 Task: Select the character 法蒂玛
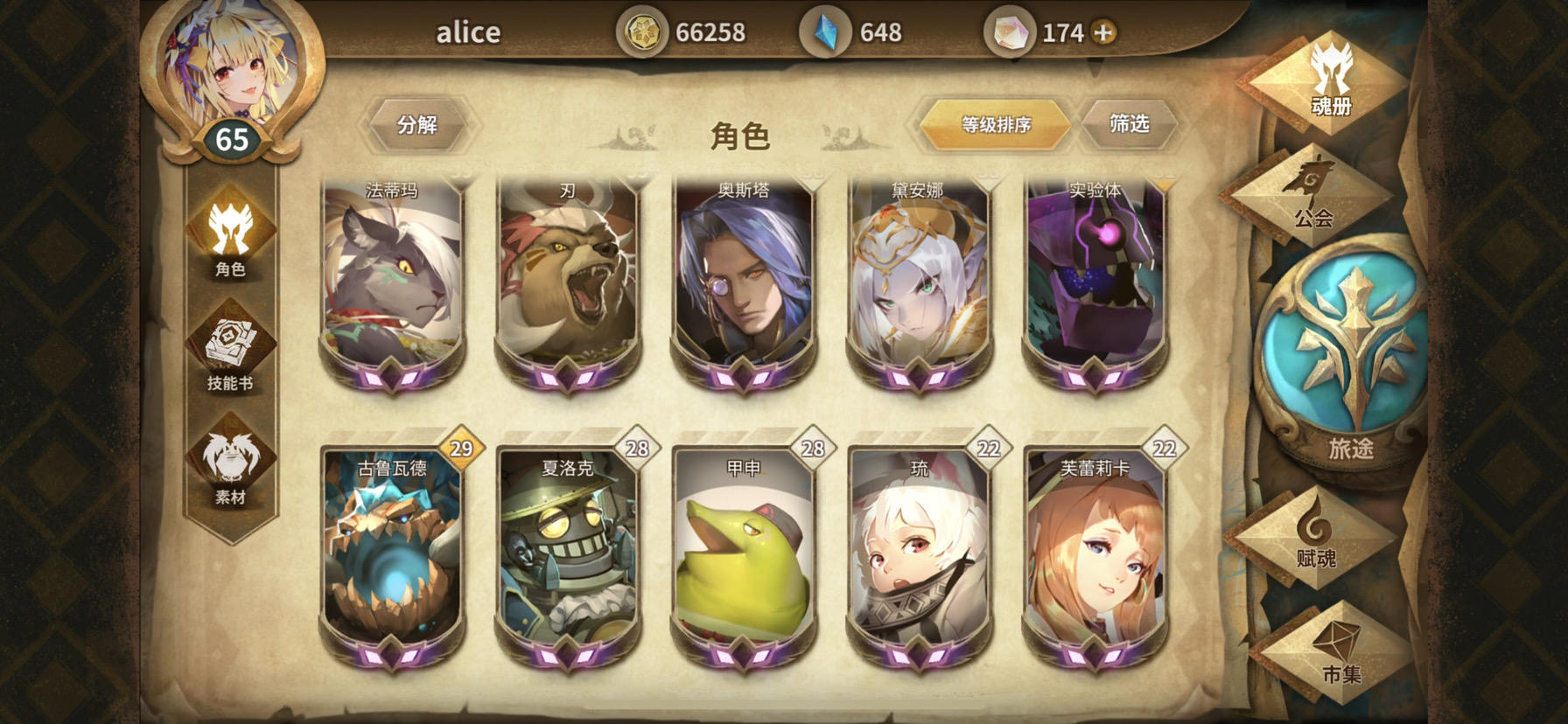(393, 280)
